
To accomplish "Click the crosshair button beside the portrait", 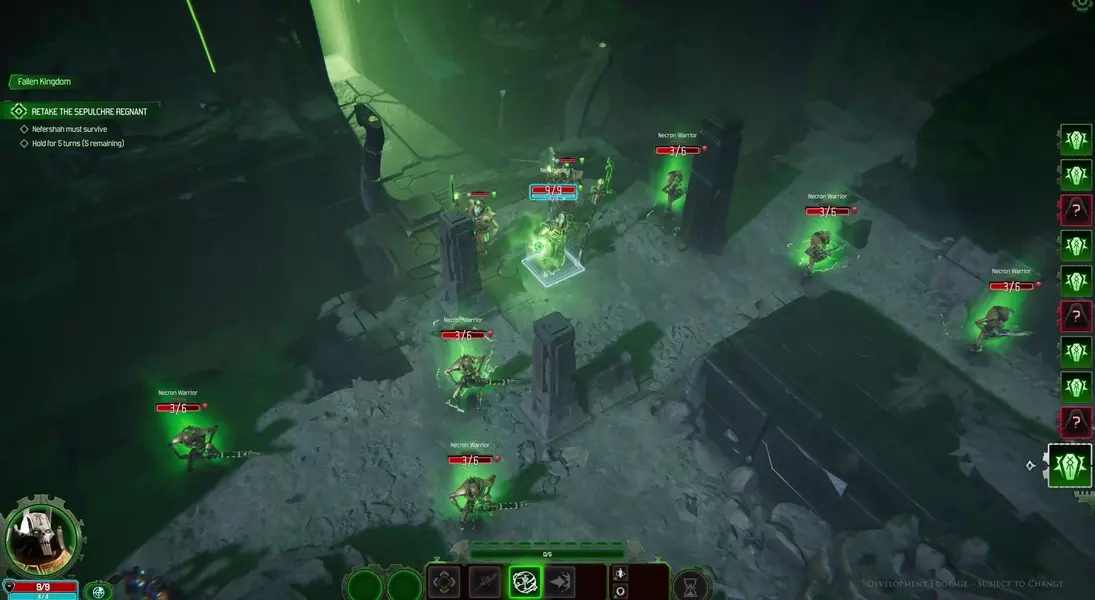I will (x=98, y=591).
